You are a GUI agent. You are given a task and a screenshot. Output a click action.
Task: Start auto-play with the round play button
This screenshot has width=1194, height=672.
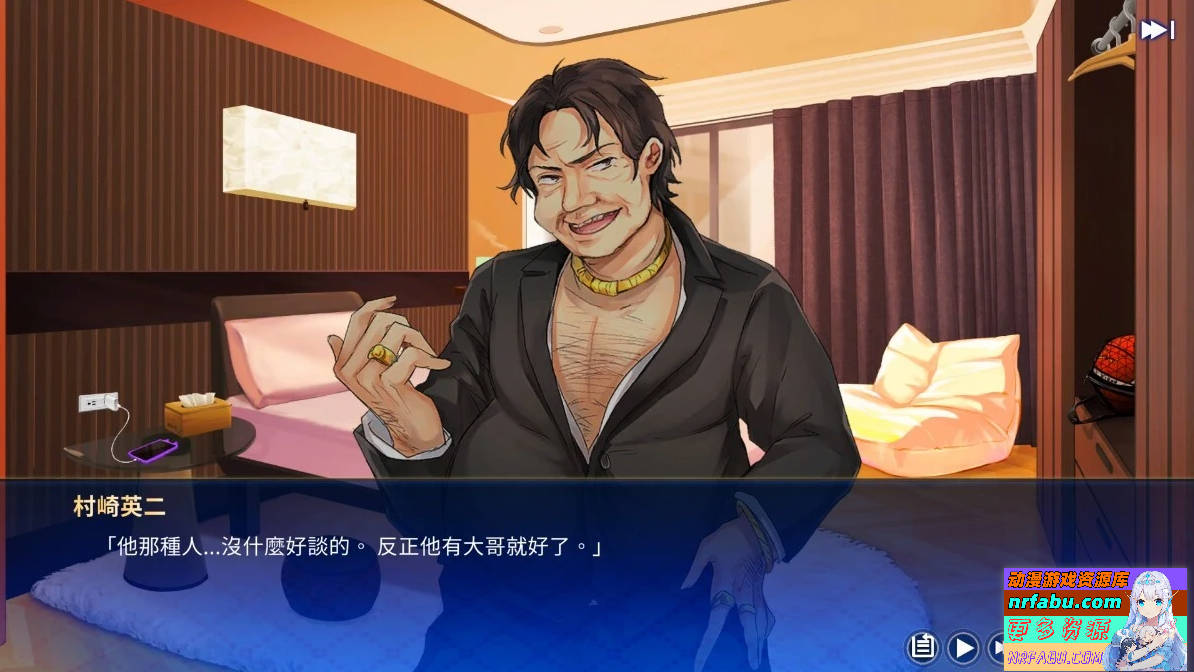(x=963, y=647)
